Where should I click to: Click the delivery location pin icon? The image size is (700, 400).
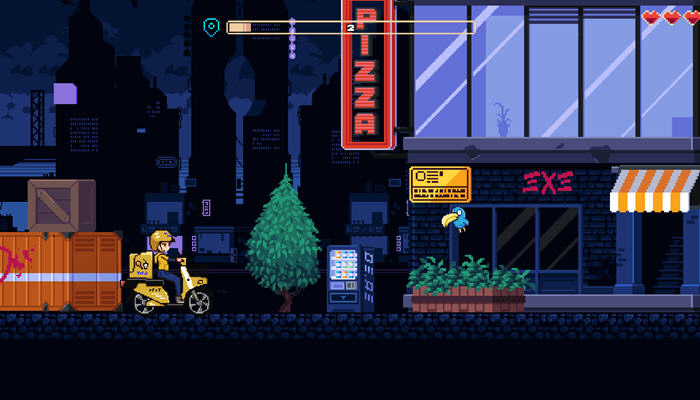point(211,27)
